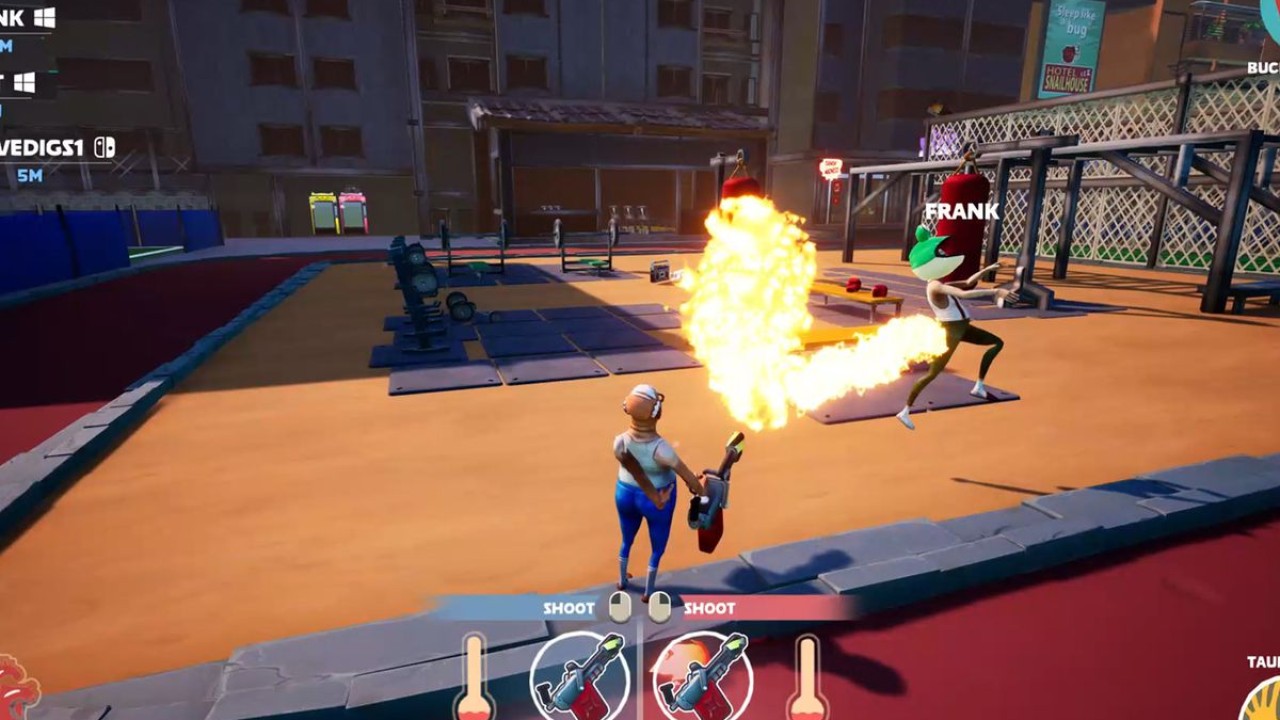Select the left-hand flamethrower weapon icon
Viewport: 1280px width, 720px height.
click(579, 676)
